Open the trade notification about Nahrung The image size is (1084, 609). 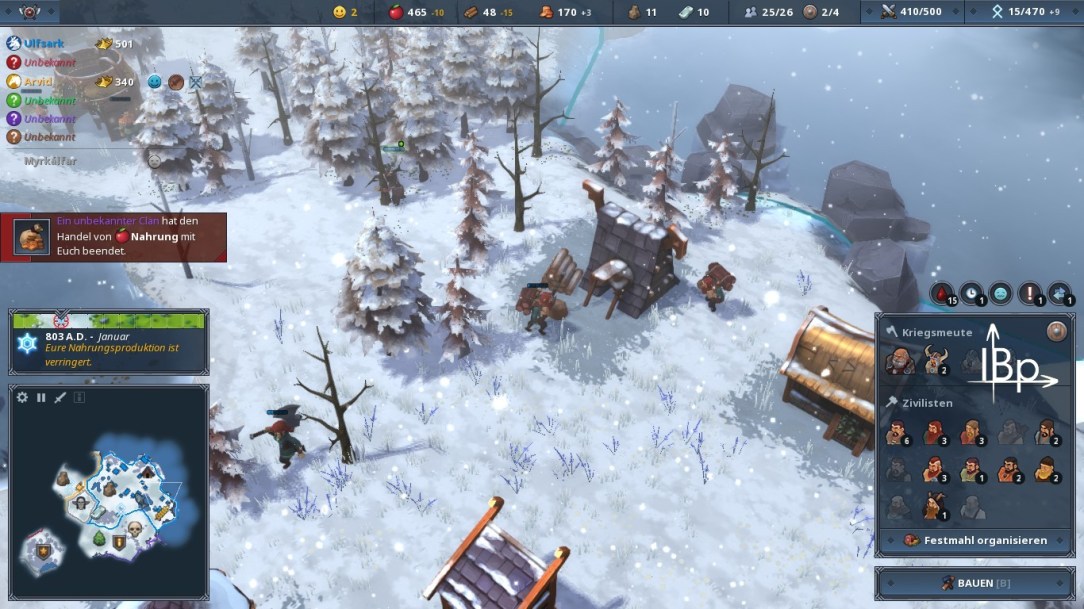pos(114,237)
